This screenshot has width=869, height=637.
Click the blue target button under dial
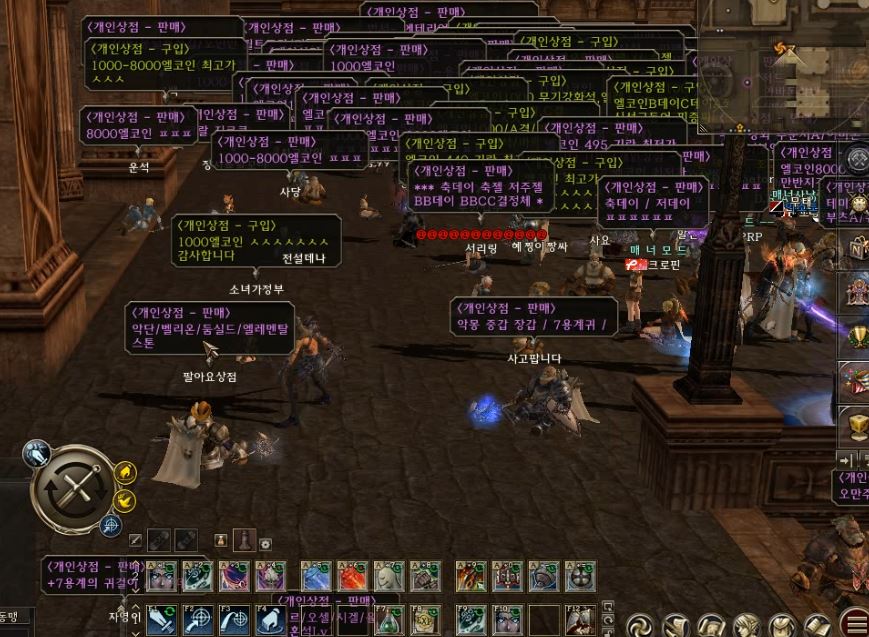pyautogui.click(x=110, y=524)
